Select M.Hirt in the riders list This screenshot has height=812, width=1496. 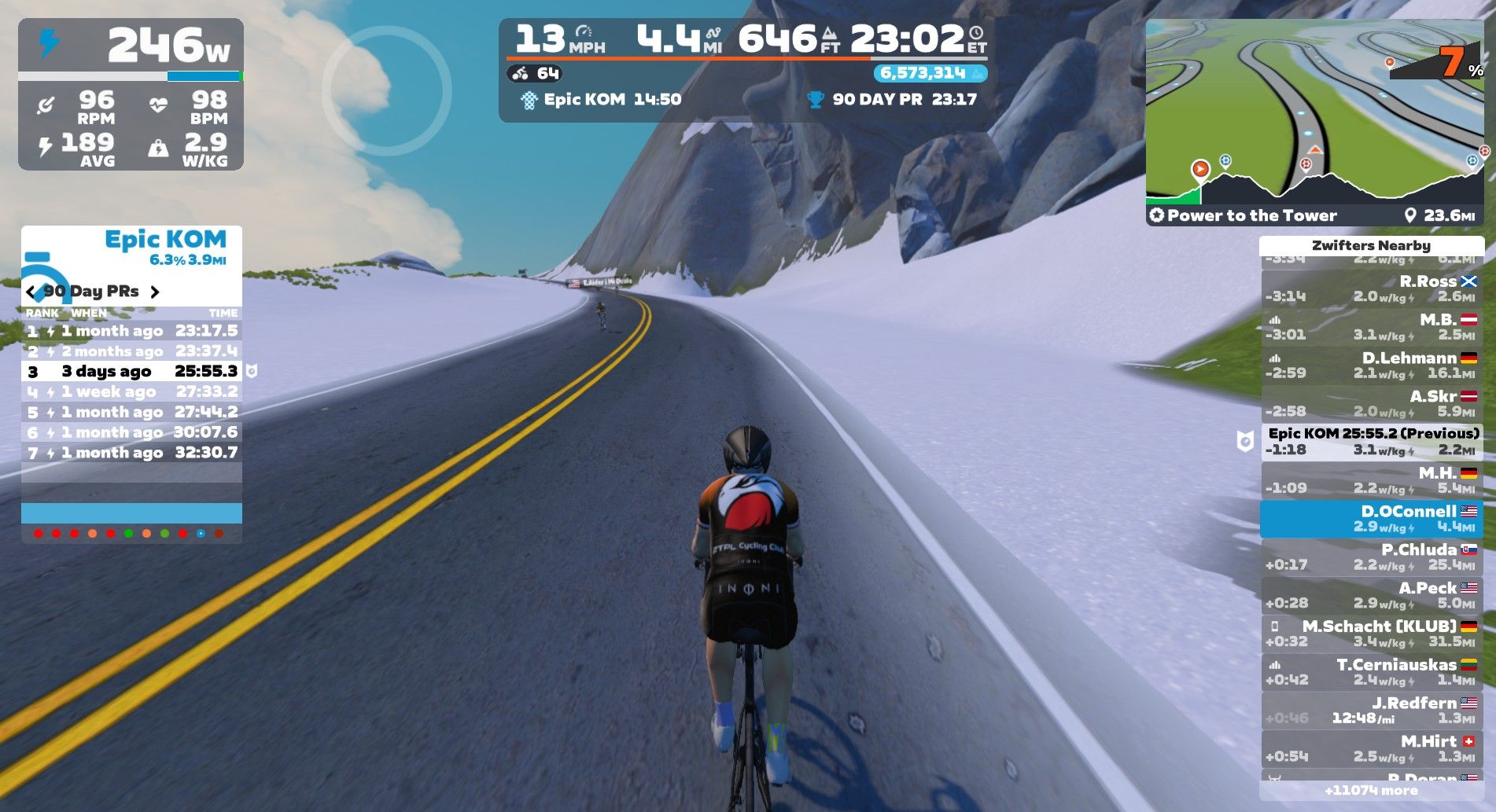1372,749
